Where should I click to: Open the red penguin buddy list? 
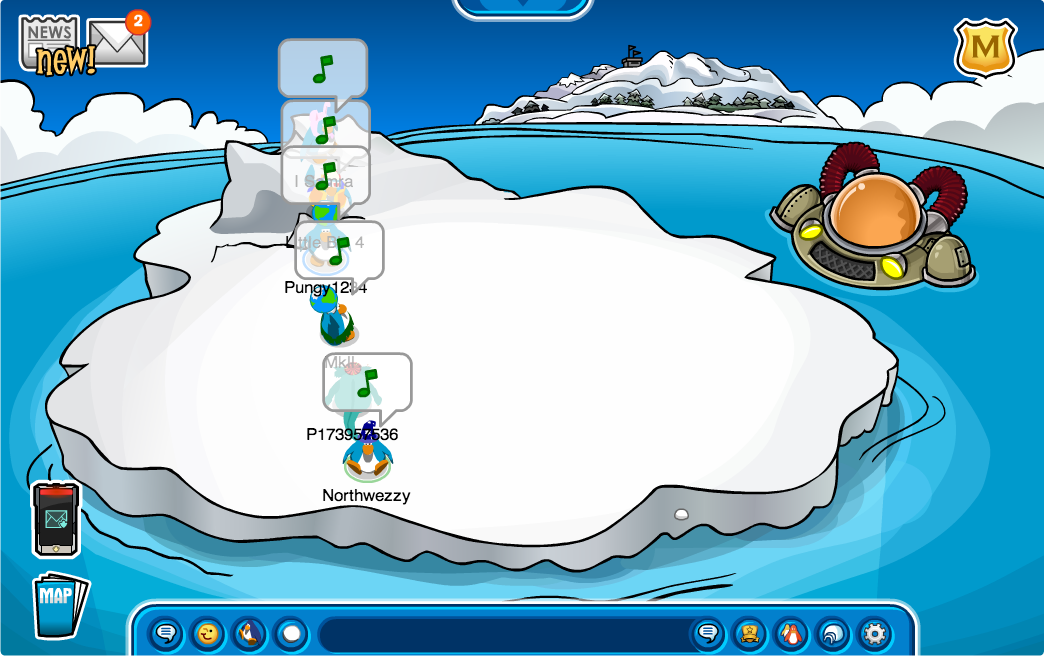791,633
